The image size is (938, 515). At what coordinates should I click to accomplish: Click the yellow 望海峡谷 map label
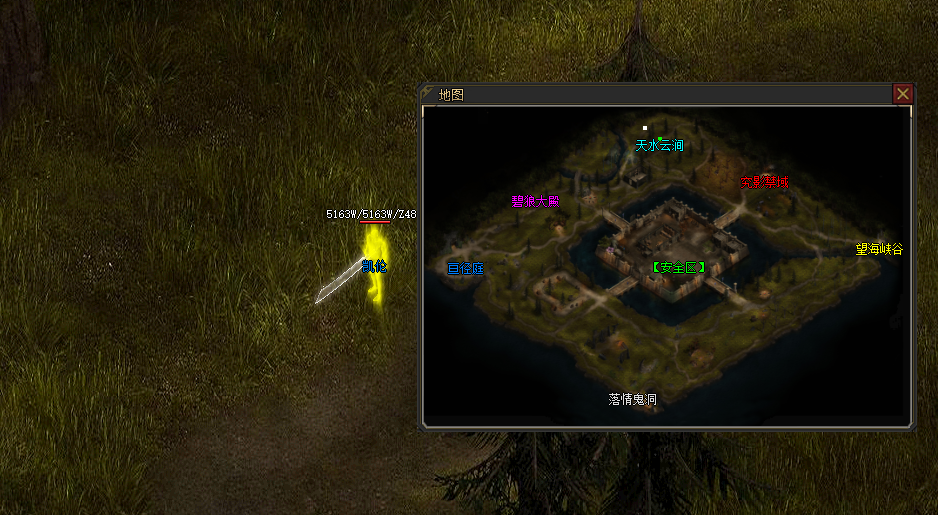pos(879,249)
